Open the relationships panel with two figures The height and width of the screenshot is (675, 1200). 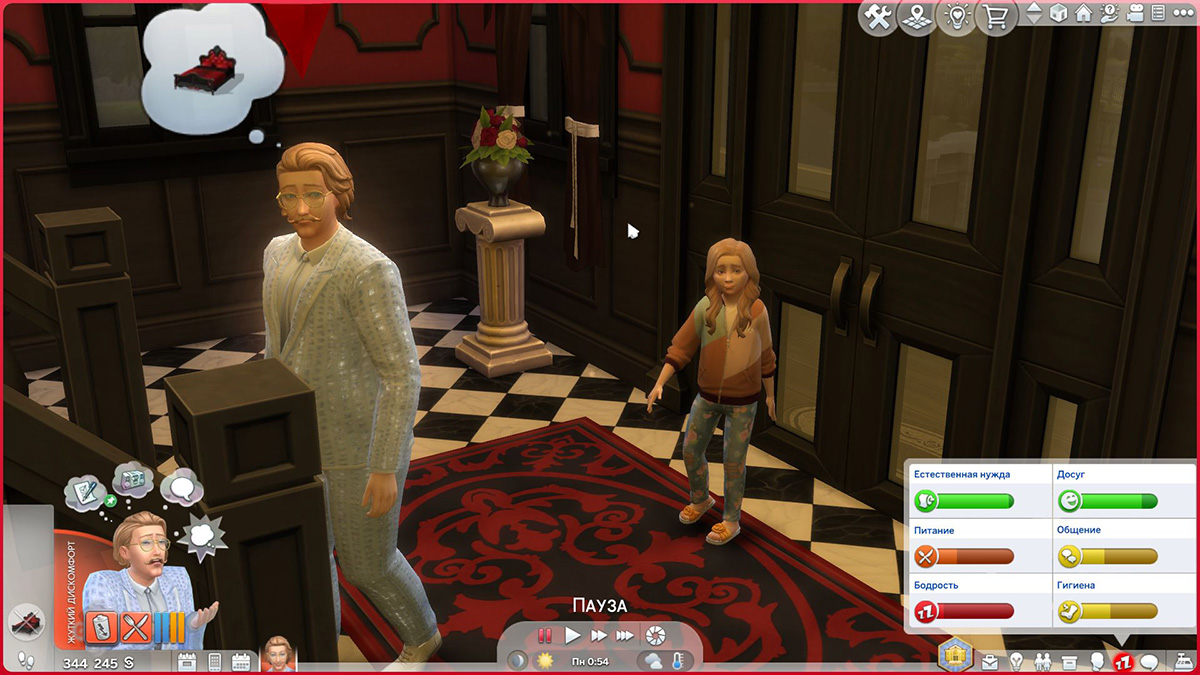pyautogui.click(x=1043, y=662)
